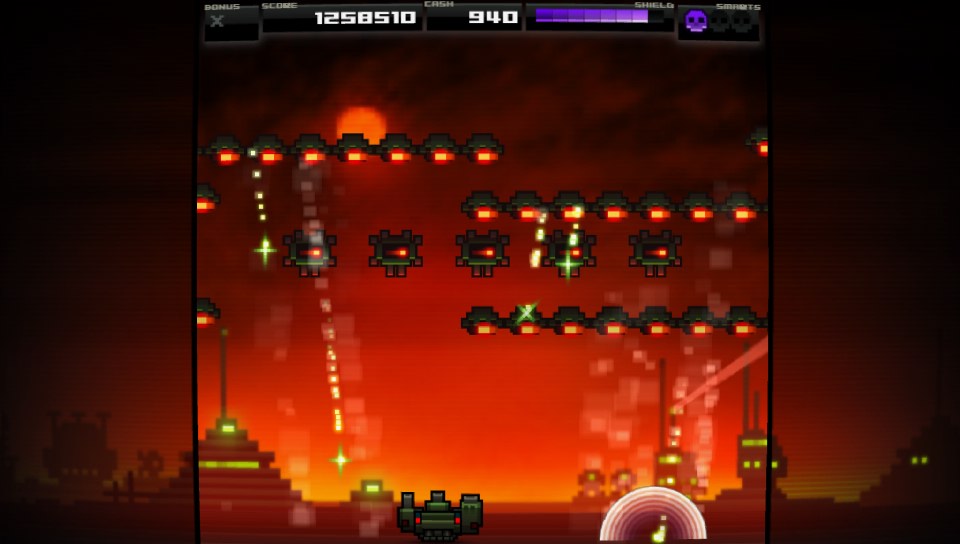Activate the purple skull smart bomb

(696, 21)
